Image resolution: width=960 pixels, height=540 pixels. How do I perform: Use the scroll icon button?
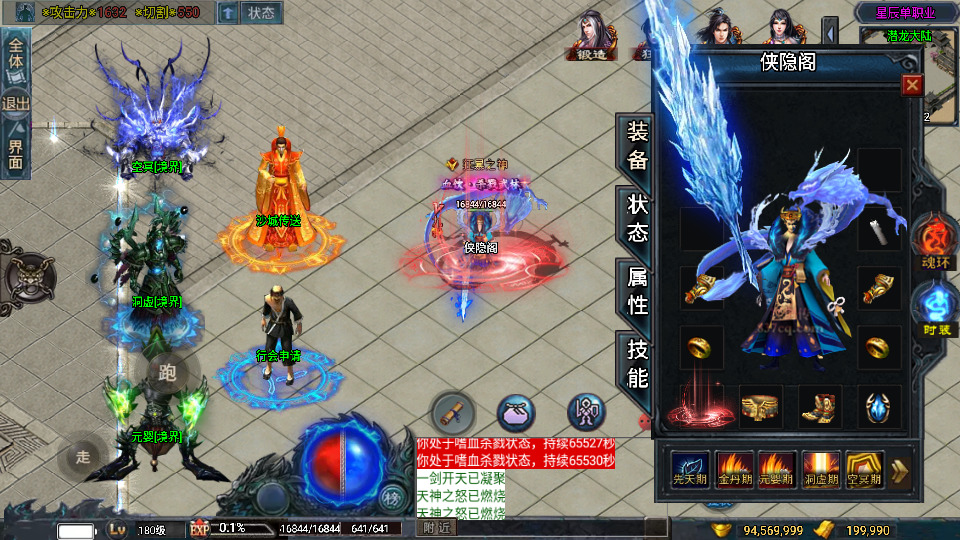coord(453,411)
